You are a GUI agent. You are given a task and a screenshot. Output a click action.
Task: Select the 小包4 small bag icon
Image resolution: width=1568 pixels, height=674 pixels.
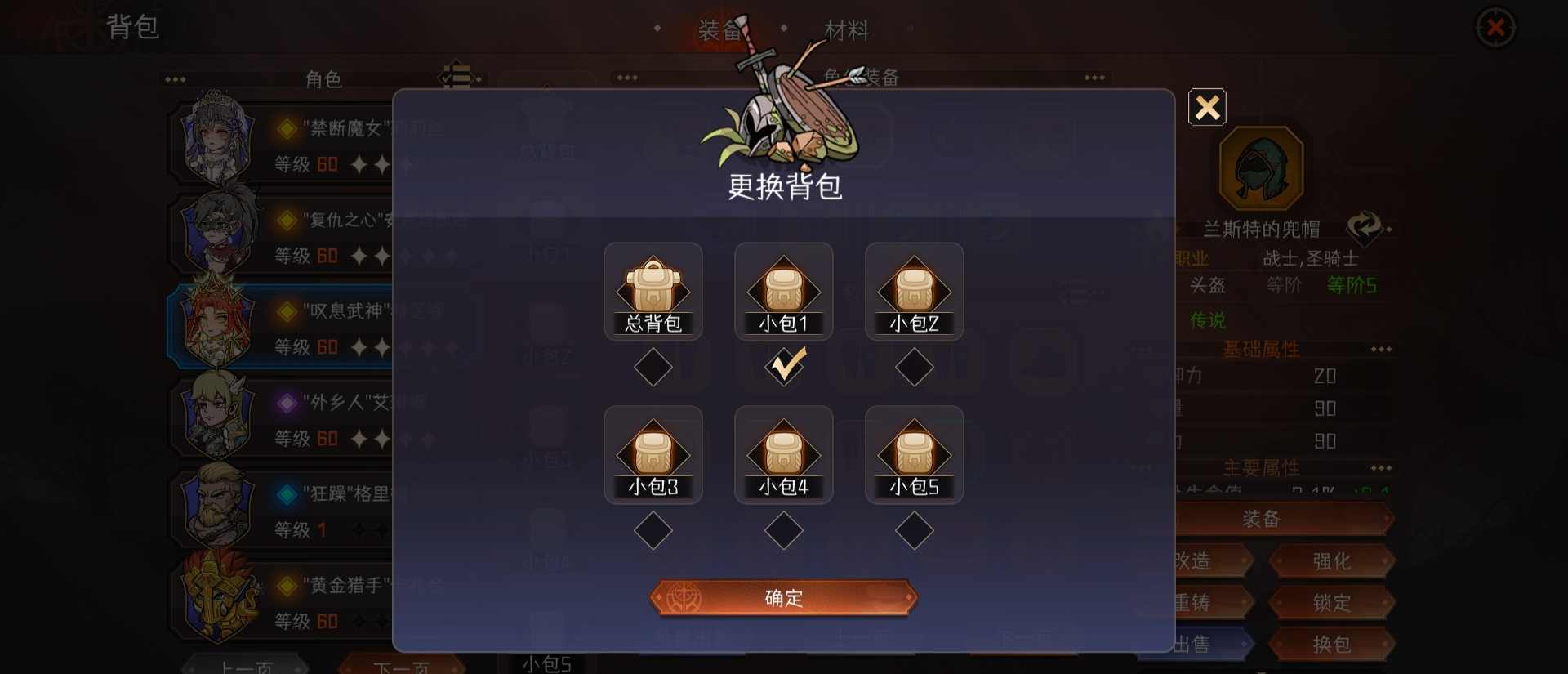click(x=783, y=453)
